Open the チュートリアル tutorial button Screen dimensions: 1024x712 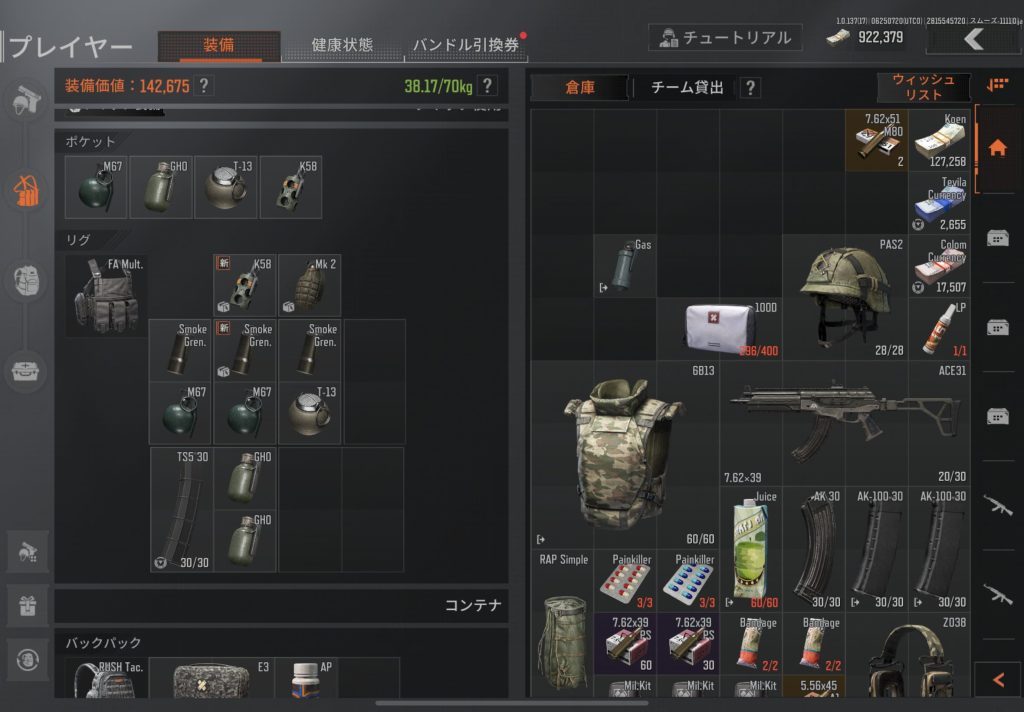[725, 38]
